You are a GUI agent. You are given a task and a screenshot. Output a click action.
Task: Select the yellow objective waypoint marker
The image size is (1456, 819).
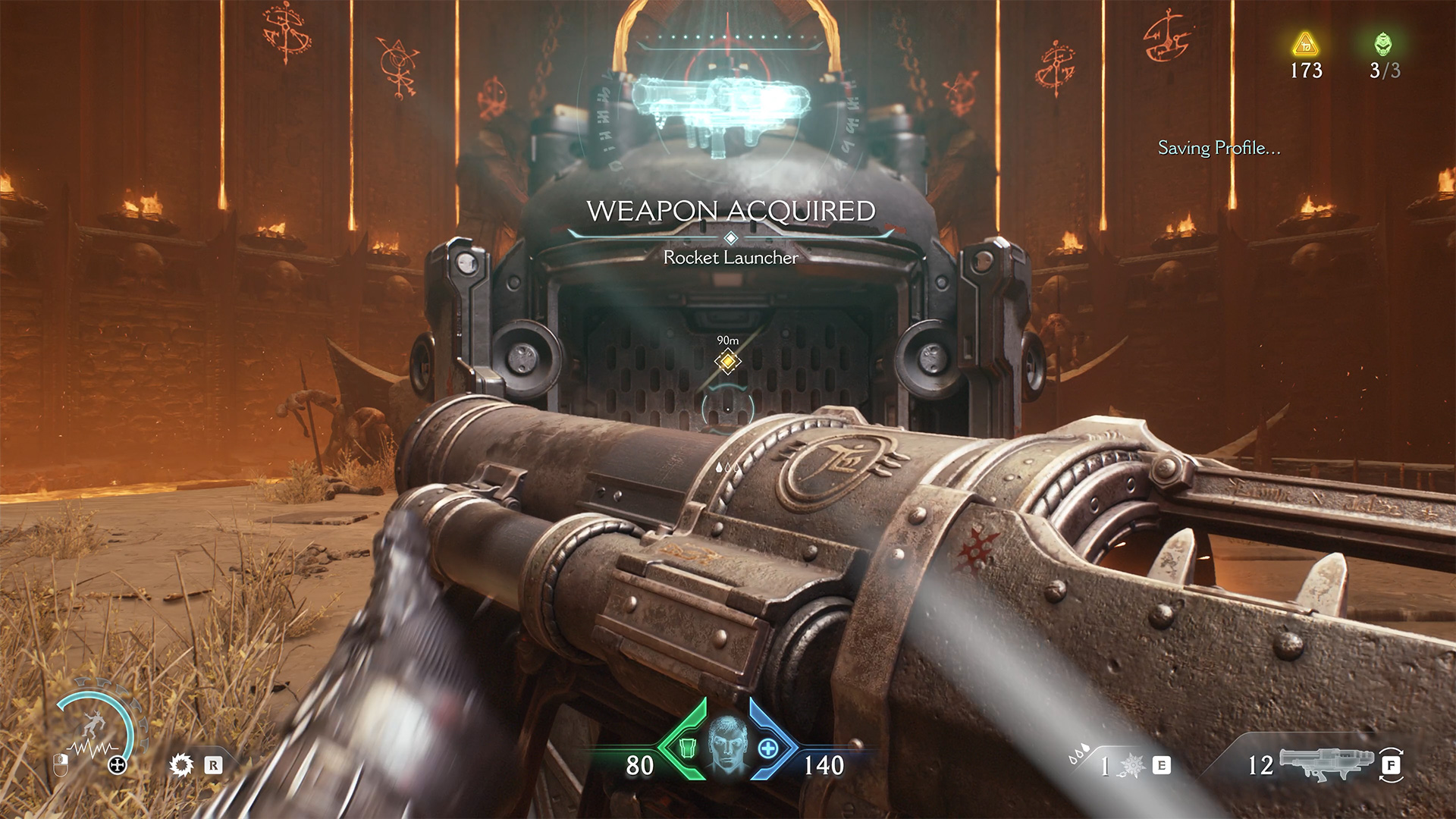coord(728,362)
